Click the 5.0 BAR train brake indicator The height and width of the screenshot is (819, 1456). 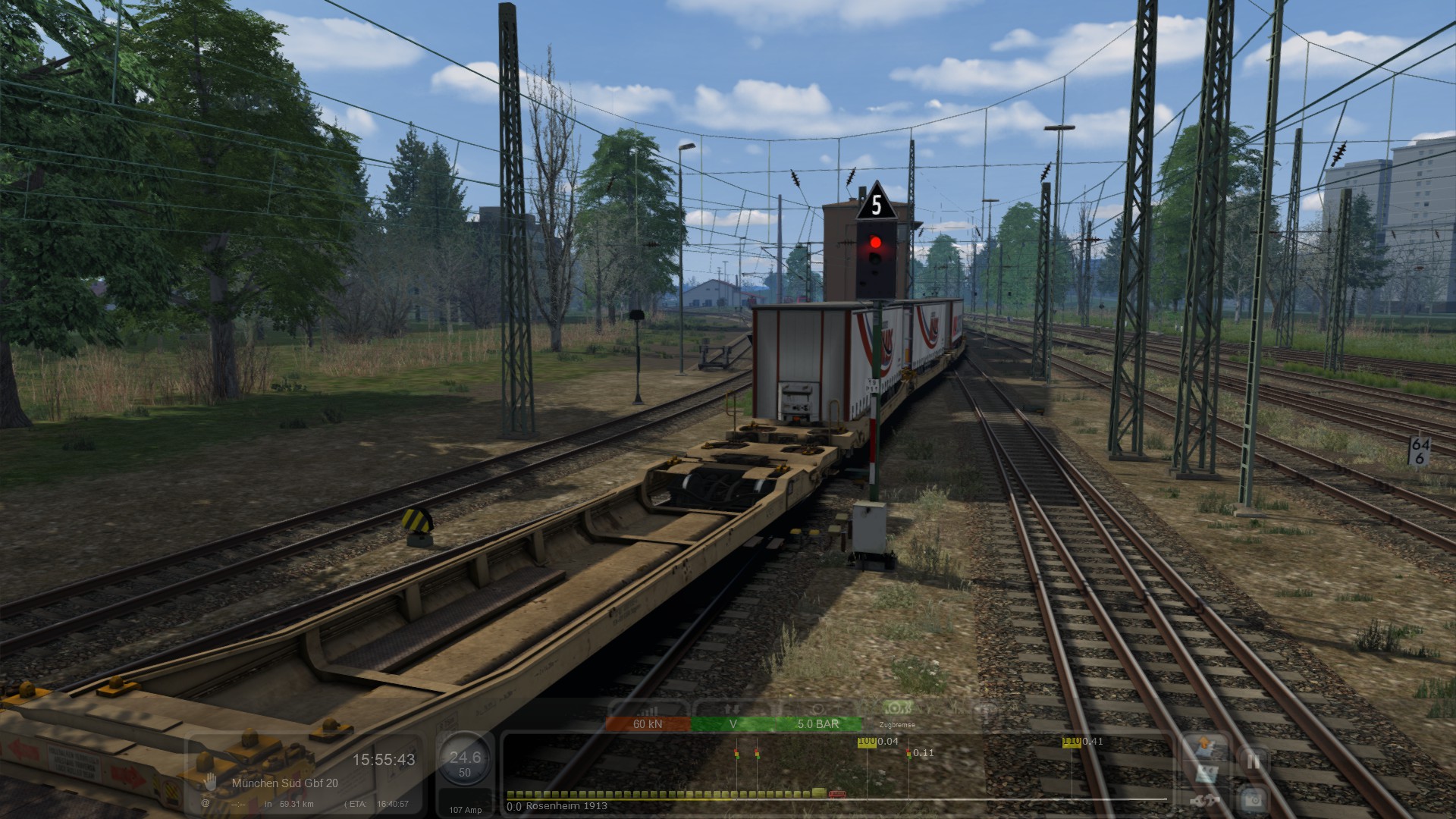(817, 724)
